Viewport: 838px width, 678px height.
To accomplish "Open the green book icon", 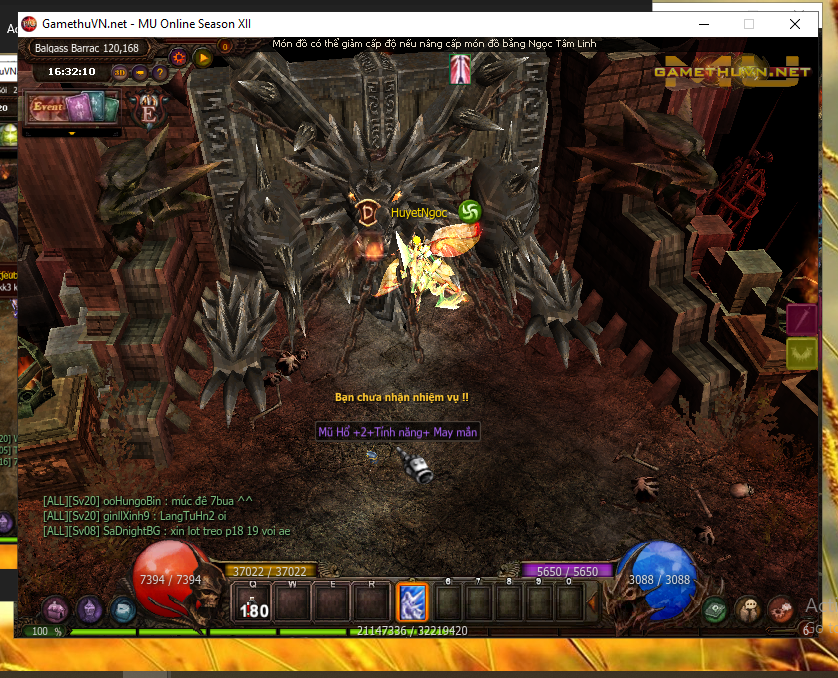I will click(x=714, y=609).
